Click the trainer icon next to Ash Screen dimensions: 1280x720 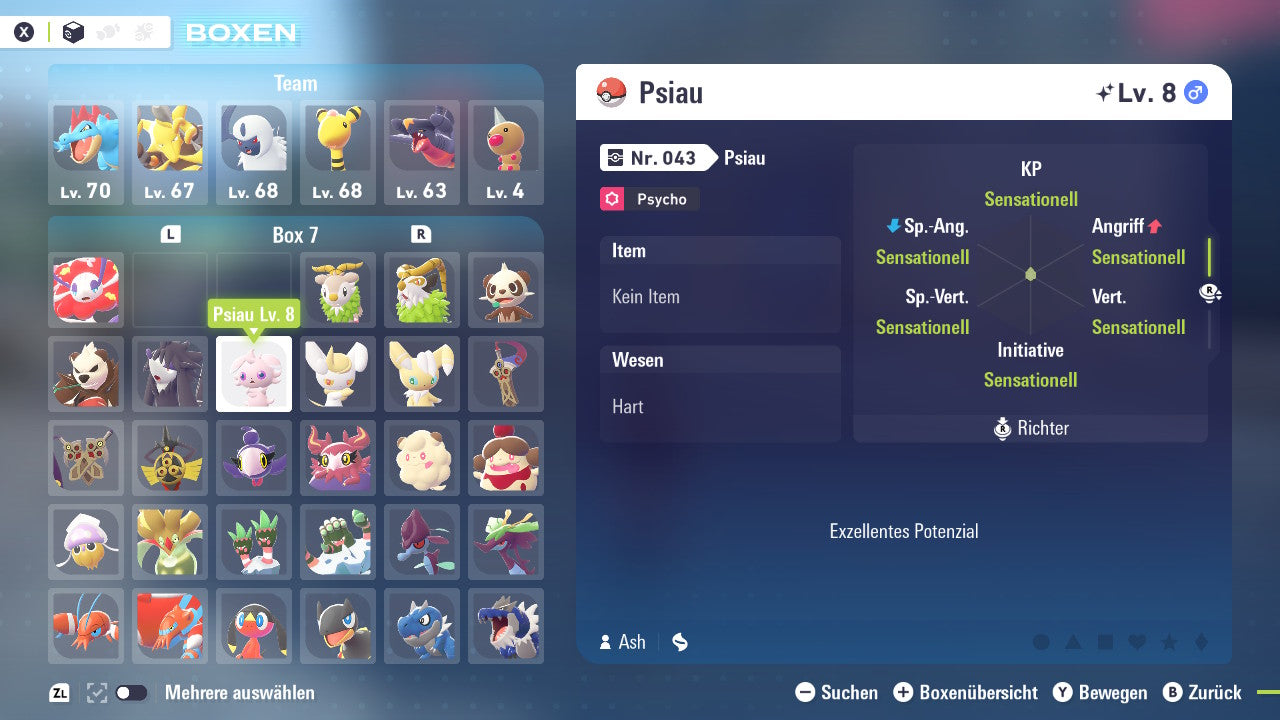pos(604,642)
